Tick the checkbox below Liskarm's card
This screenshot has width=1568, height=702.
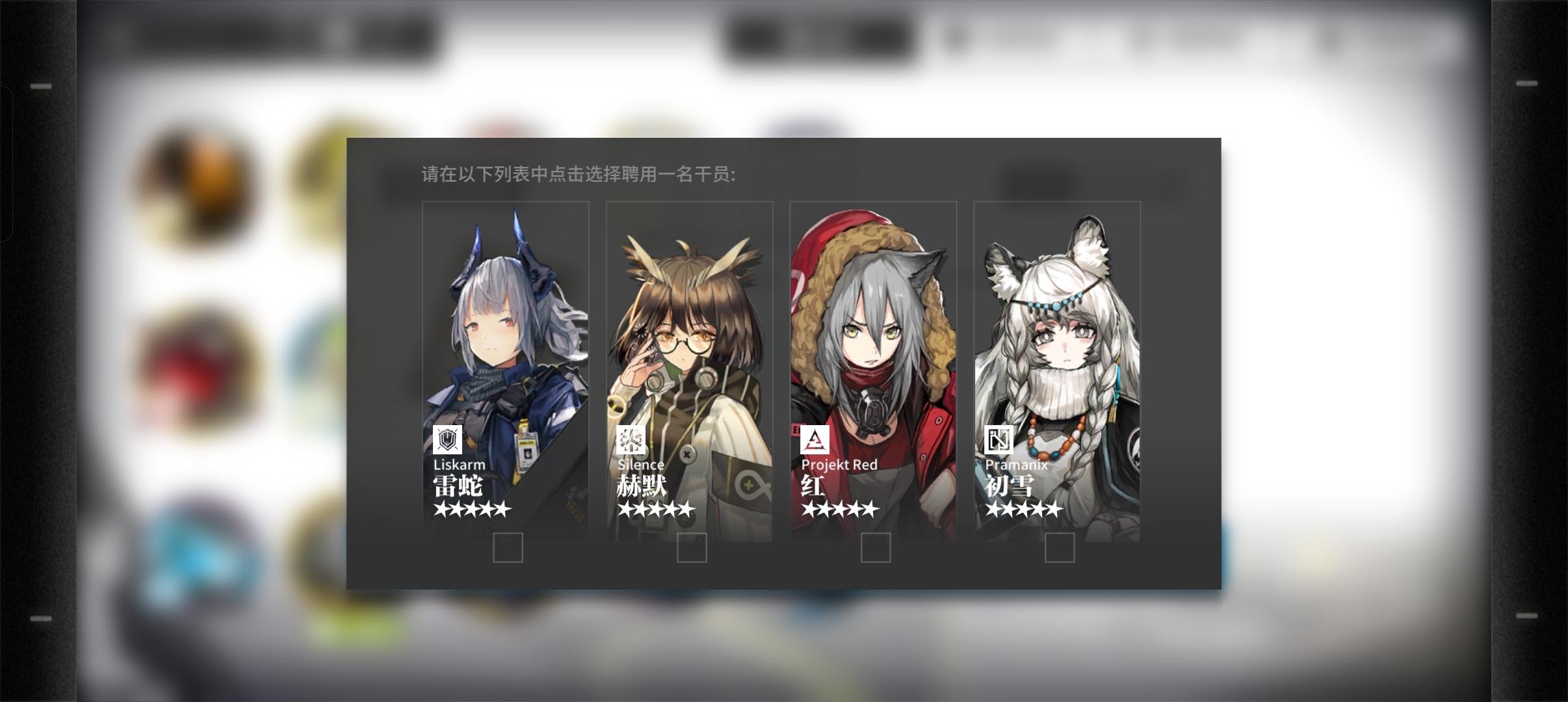click(509, 549)
